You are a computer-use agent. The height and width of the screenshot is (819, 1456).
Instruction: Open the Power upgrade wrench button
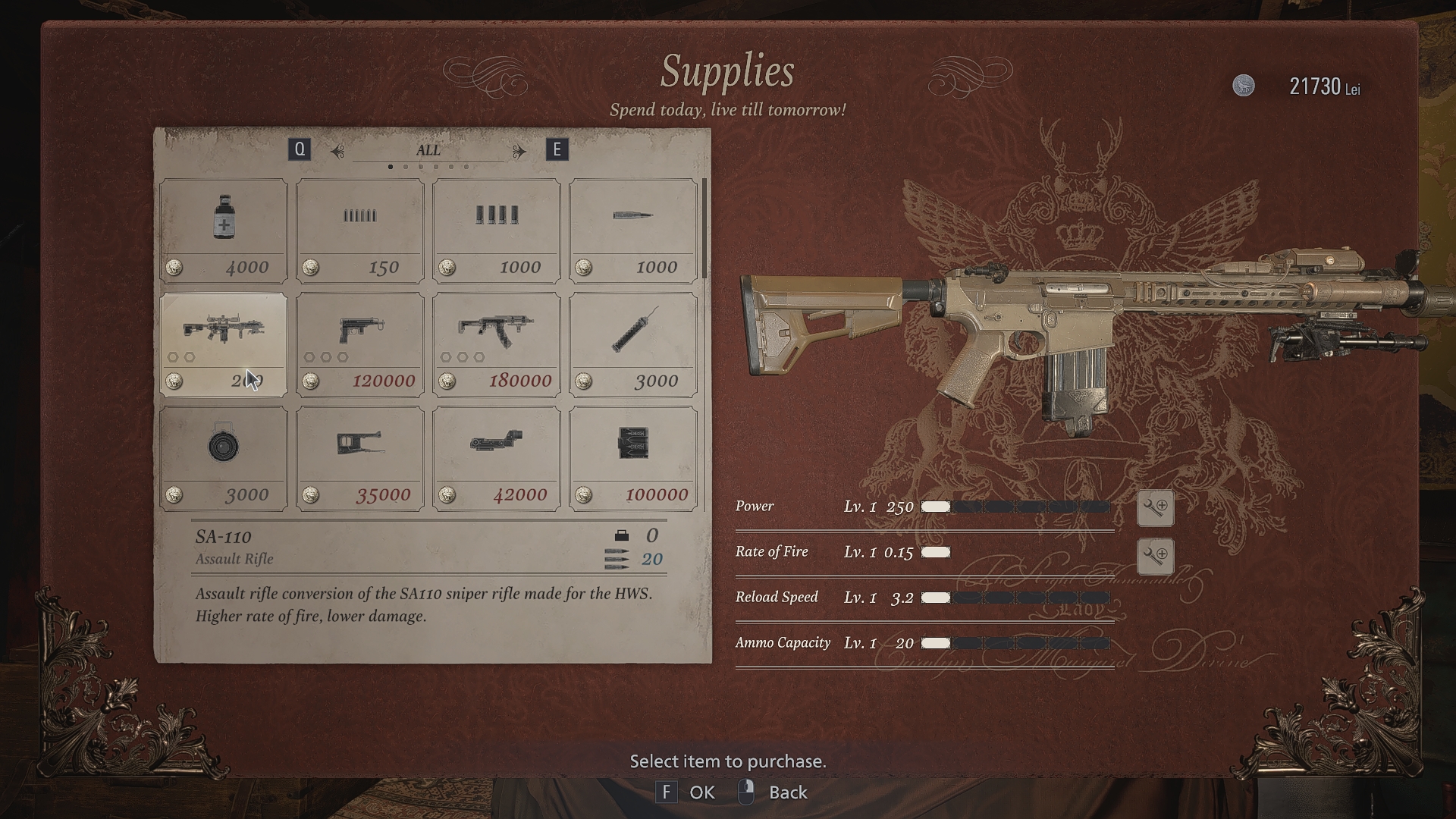point(1155,508)
